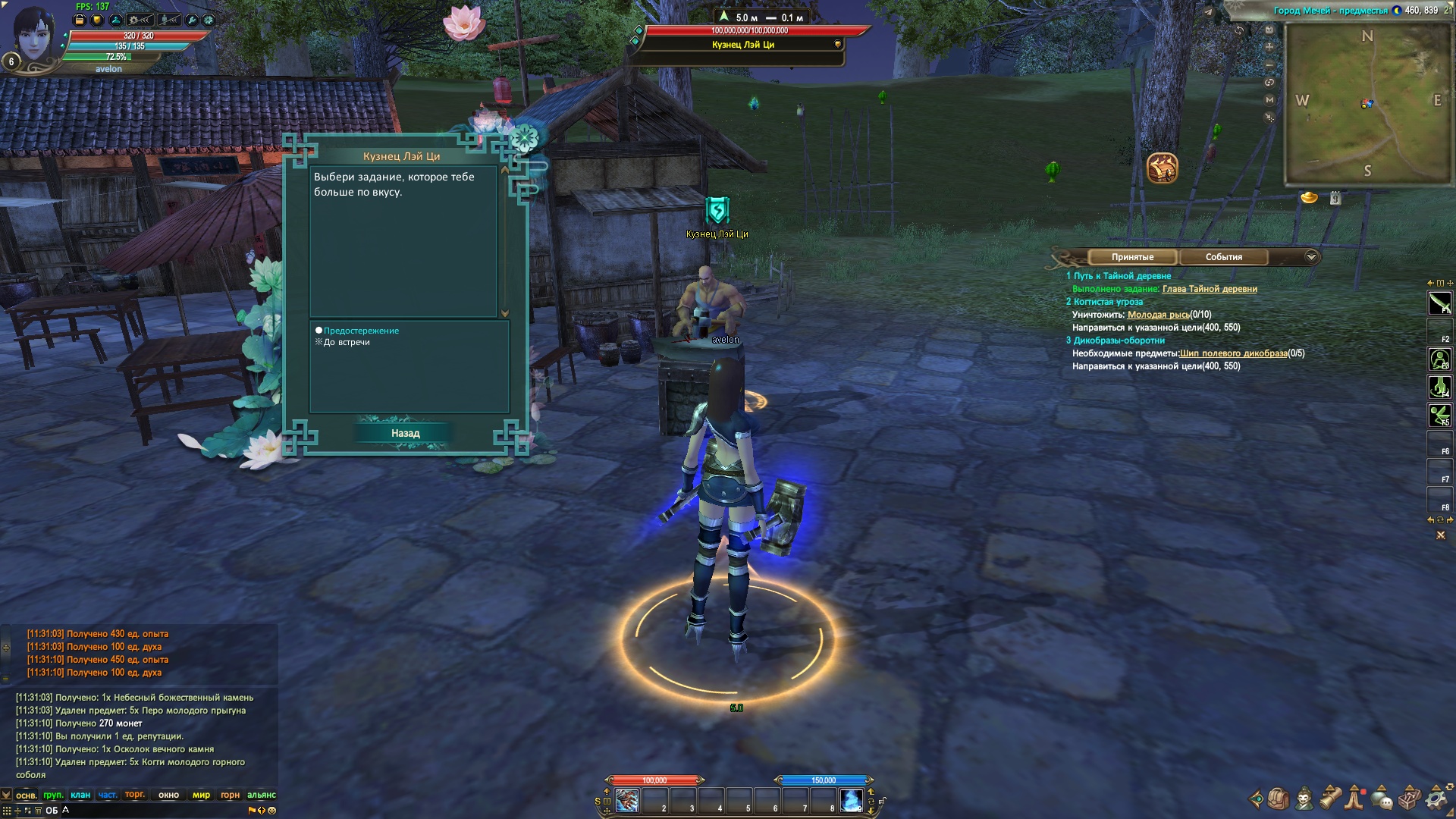This screenshot has height=819, width=1456.
Task: Open the quest scroll icon
Action: coord(1331,799)
